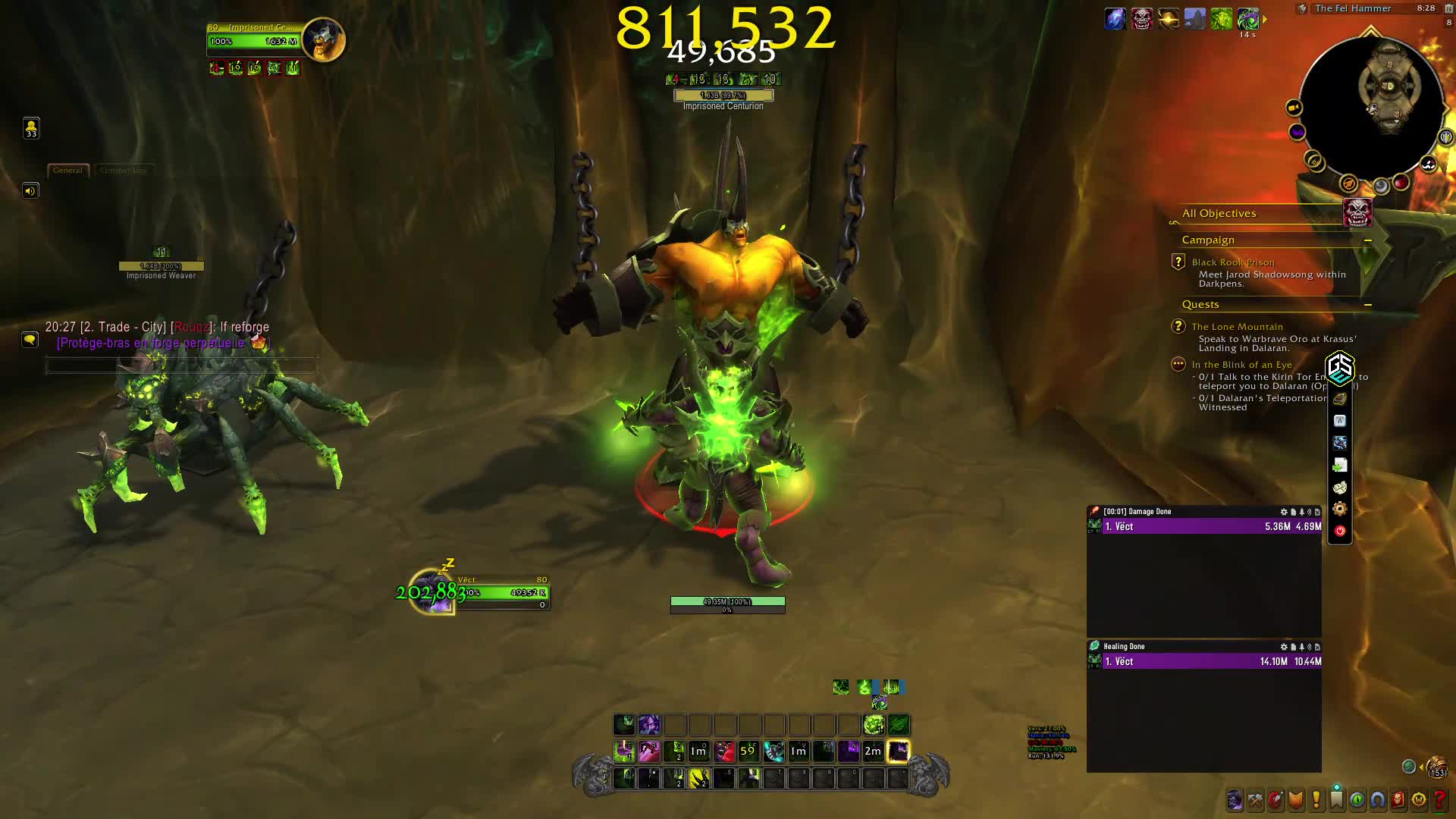Click the red power button on side panel
The height and width of the screenshot is (819, 1456).
click(1340, 531)
